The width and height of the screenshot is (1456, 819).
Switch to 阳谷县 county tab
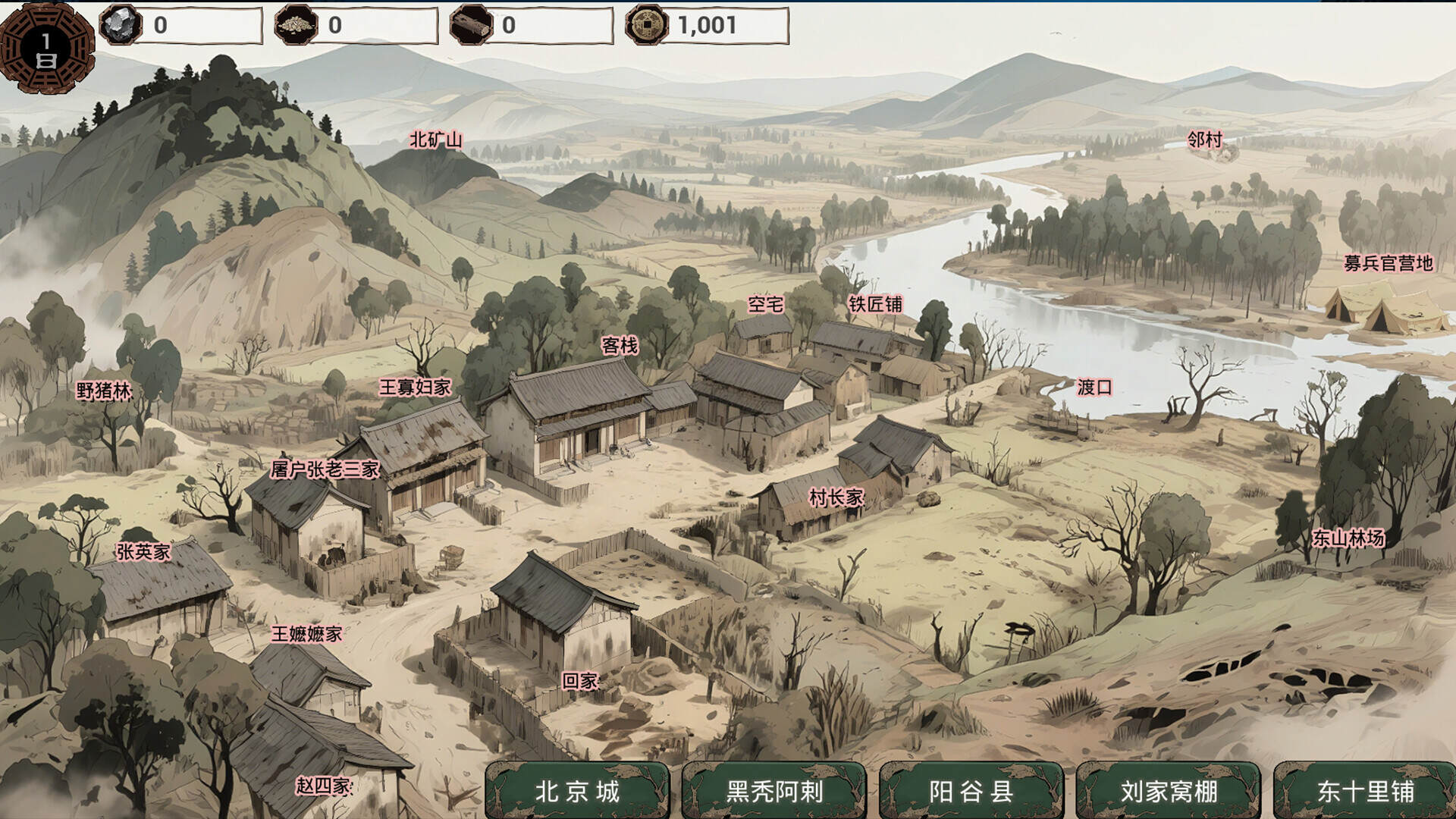(973, 789)
